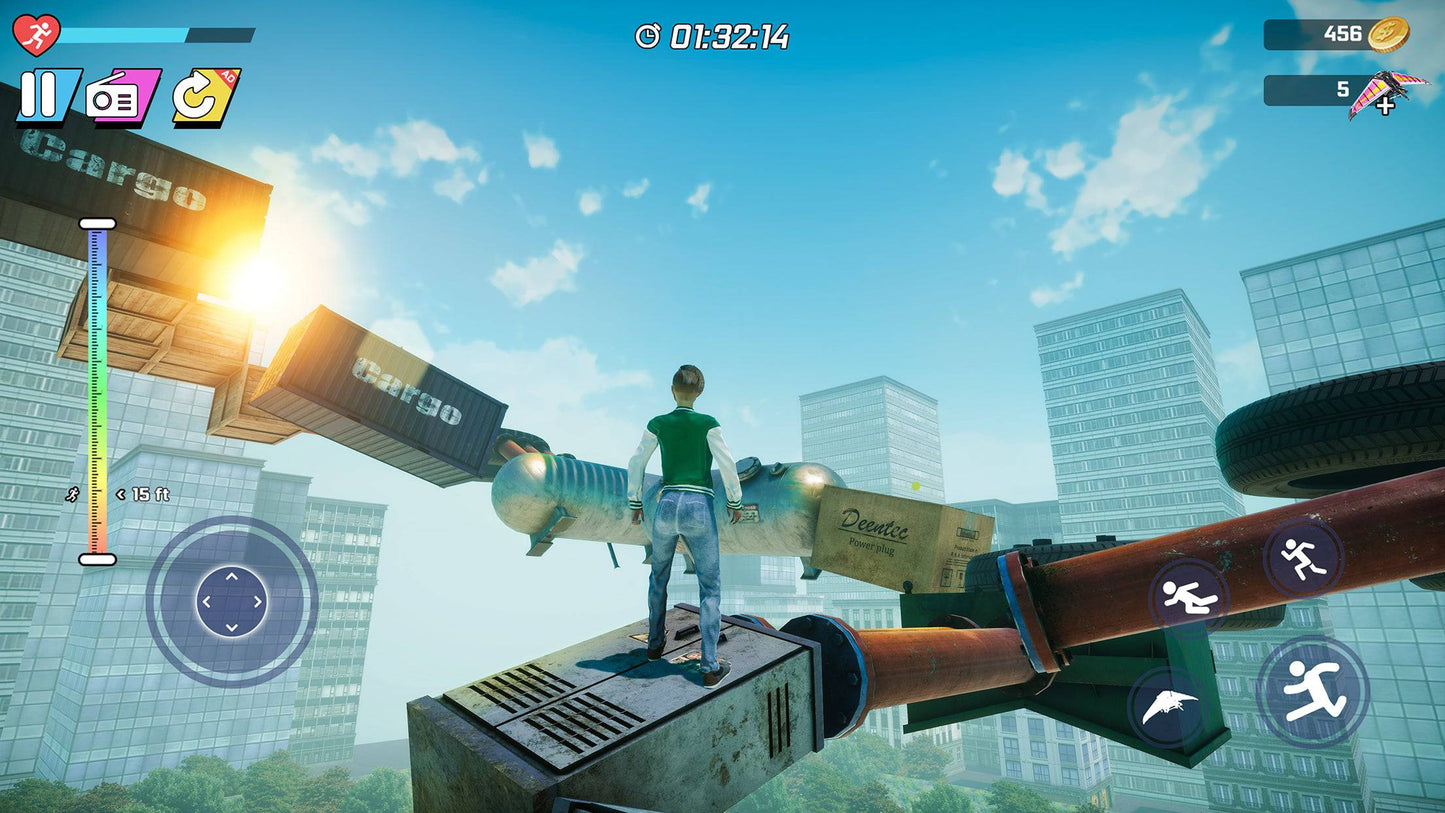Tap the virtual joystick pad
This screenshot has height=813, width=1445.
[231, 602]
